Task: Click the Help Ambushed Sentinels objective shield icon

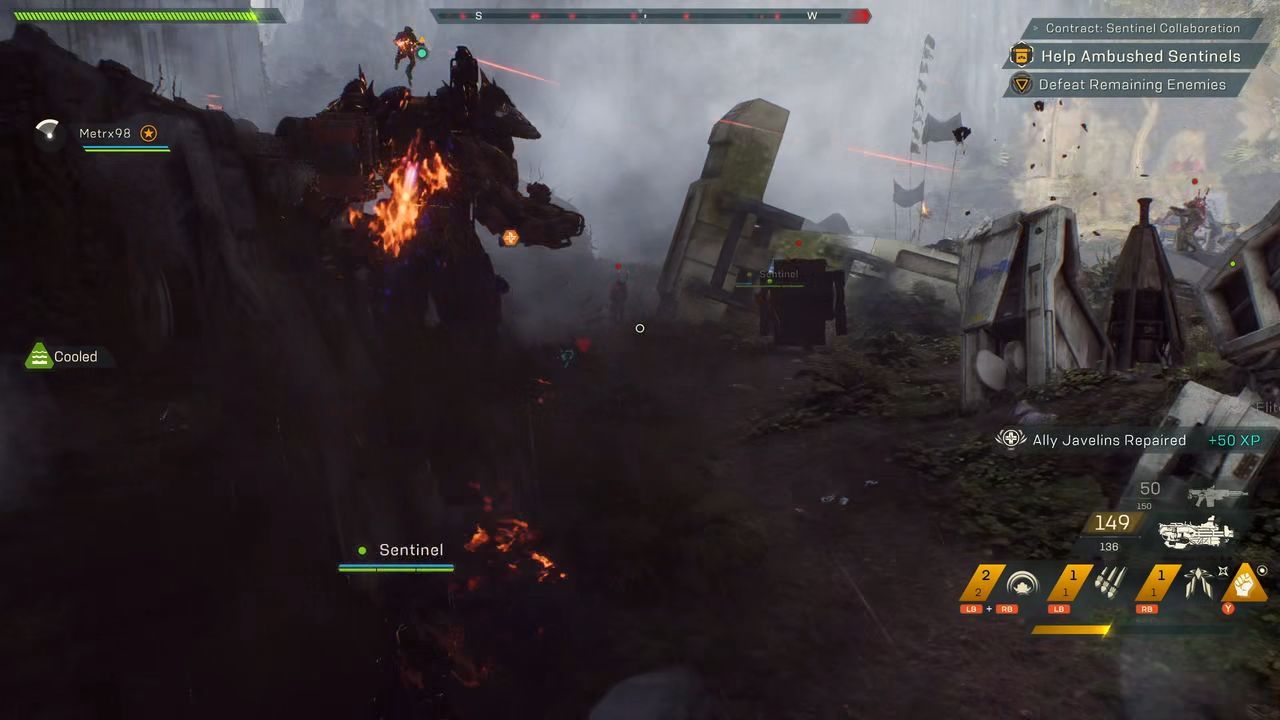Action: 1021,56
